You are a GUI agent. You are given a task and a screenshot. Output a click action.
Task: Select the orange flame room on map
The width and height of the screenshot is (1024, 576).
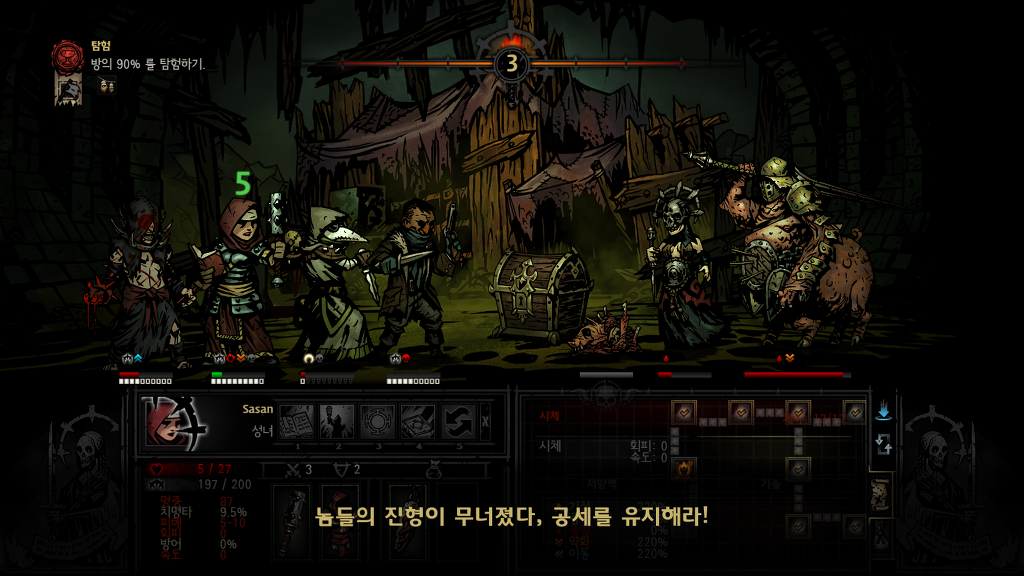684,467
